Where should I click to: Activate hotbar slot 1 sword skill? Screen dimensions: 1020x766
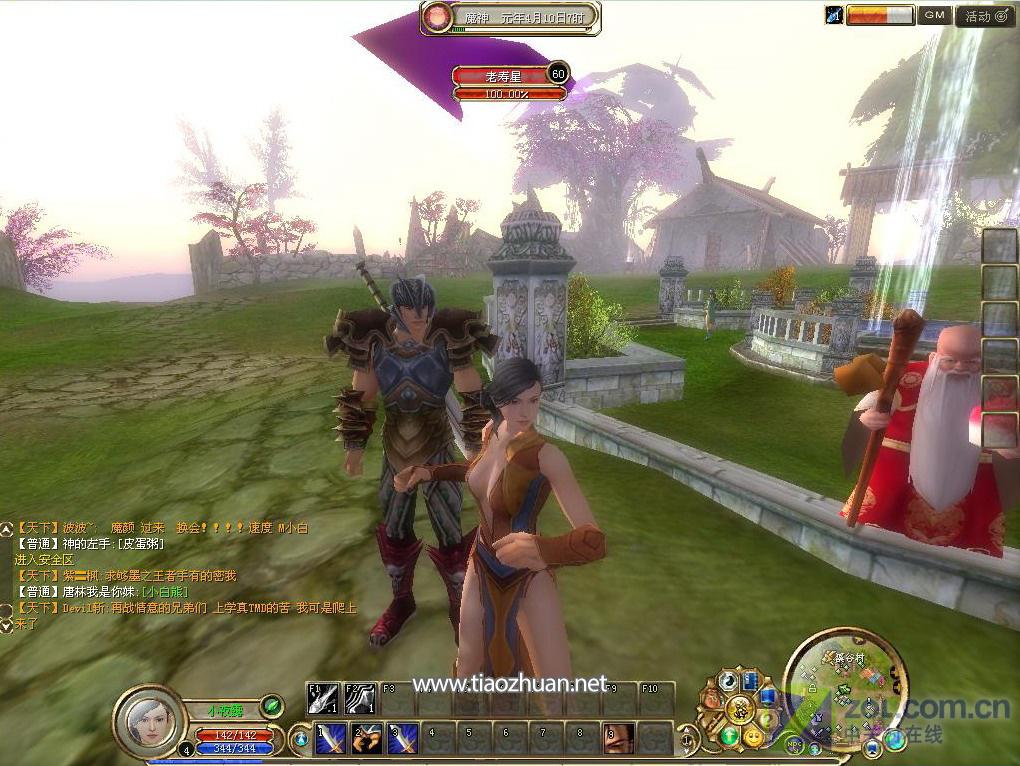click(x=331, y=739)
